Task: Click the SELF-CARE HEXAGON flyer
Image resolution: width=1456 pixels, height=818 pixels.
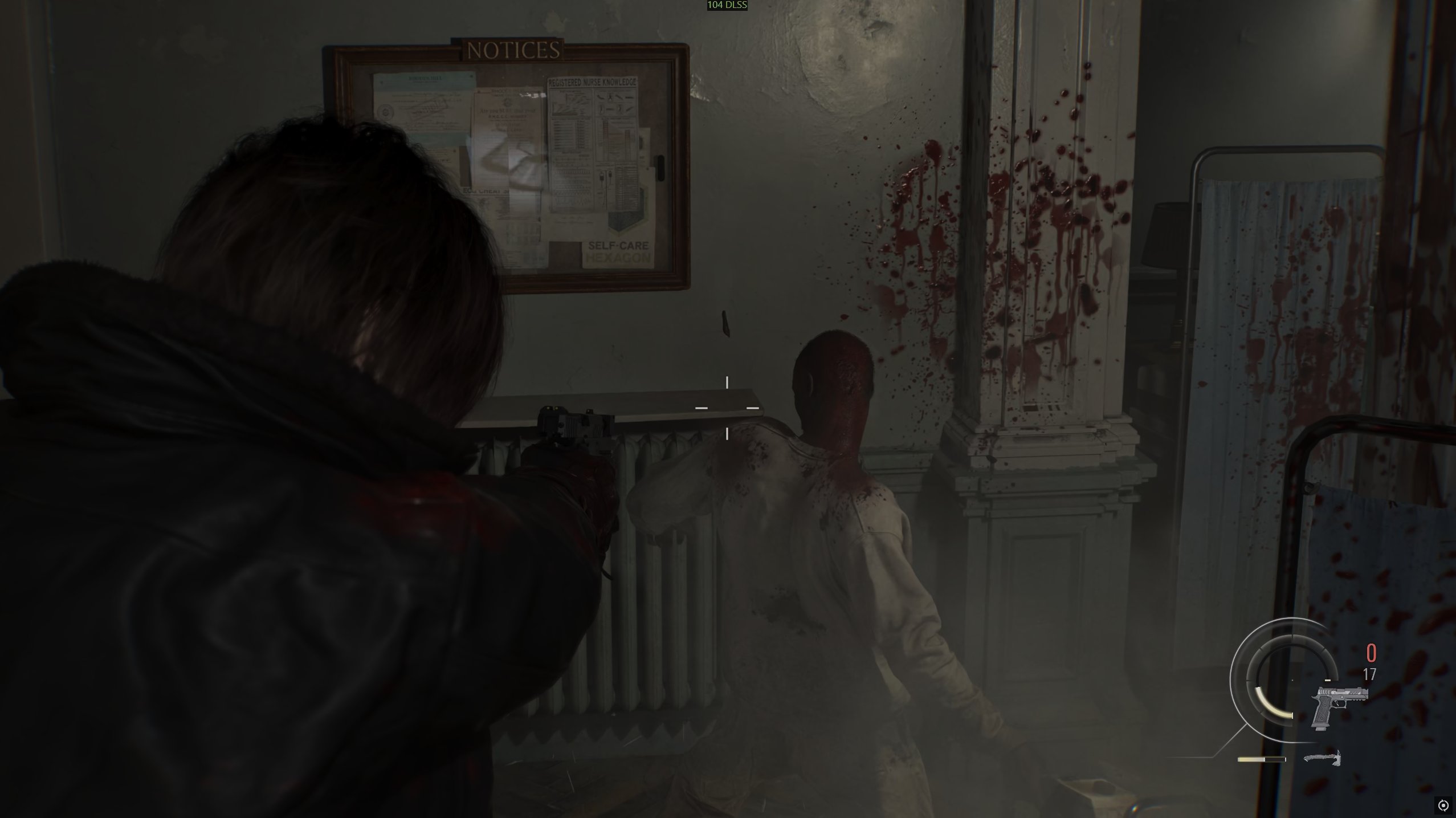Action: pos(618,251)
